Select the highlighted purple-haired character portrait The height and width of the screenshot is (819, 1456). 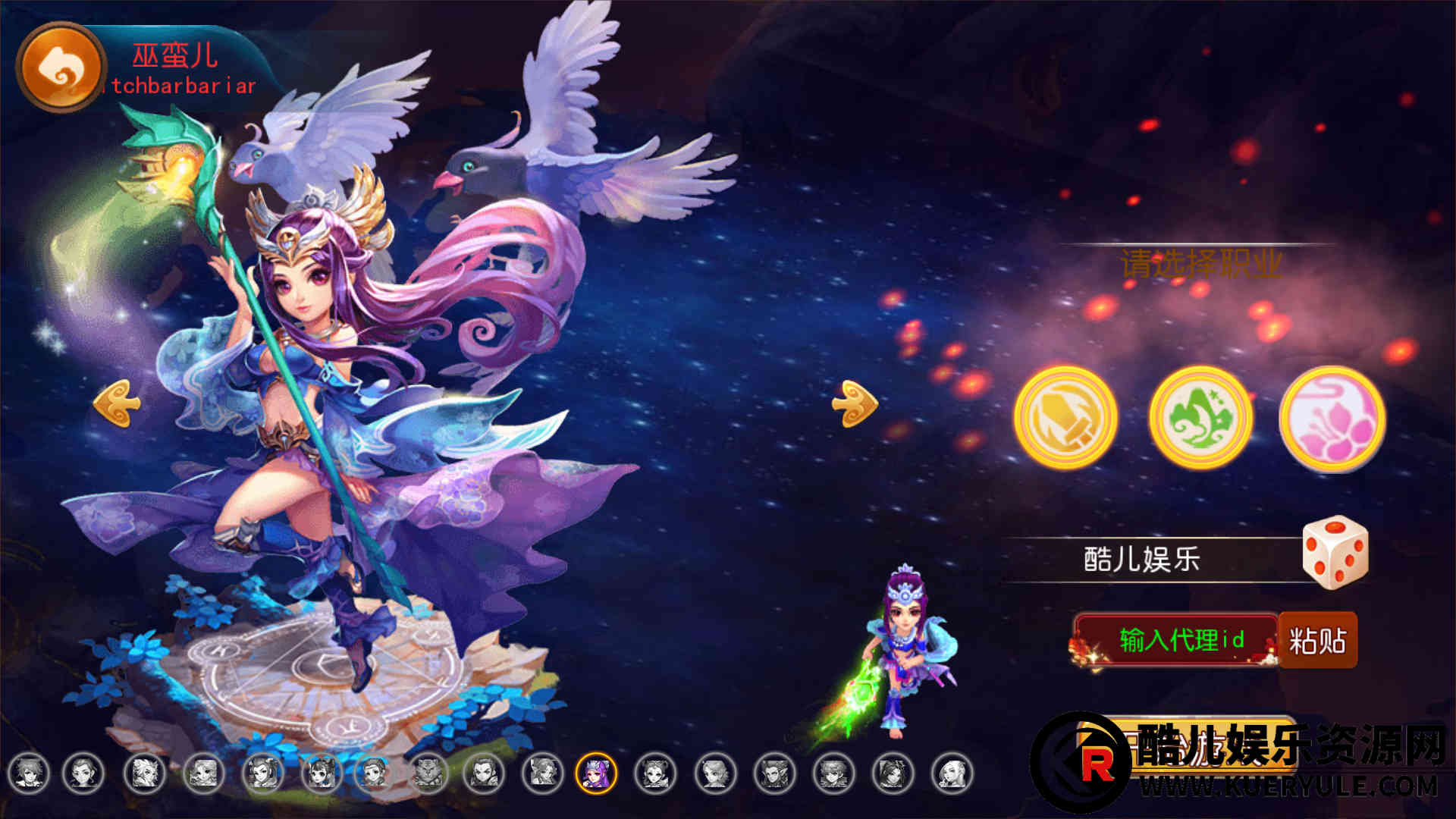click(x=596, y=773)
